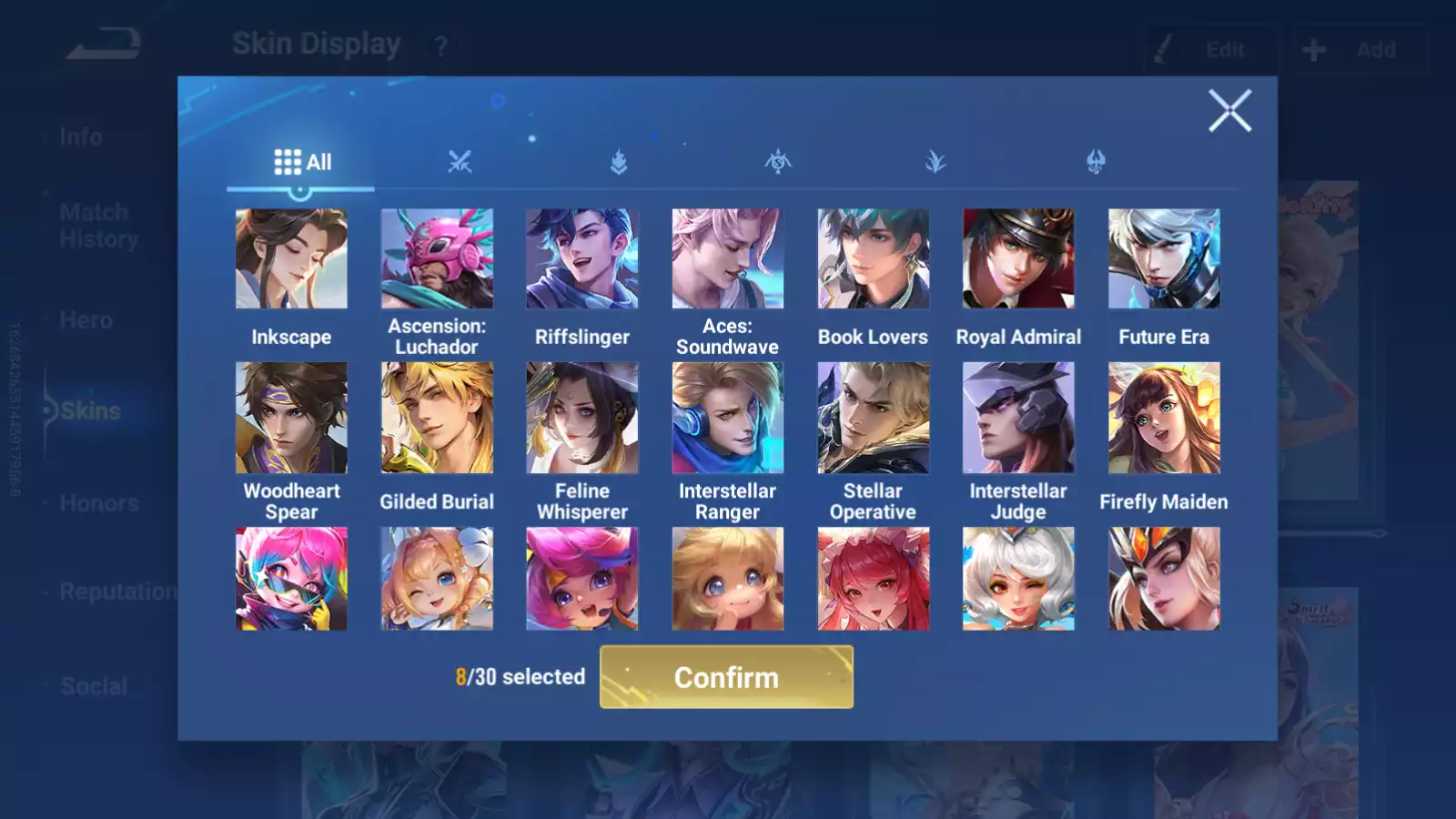Filter skins by the crossed swords role icon

pos(461,162)
